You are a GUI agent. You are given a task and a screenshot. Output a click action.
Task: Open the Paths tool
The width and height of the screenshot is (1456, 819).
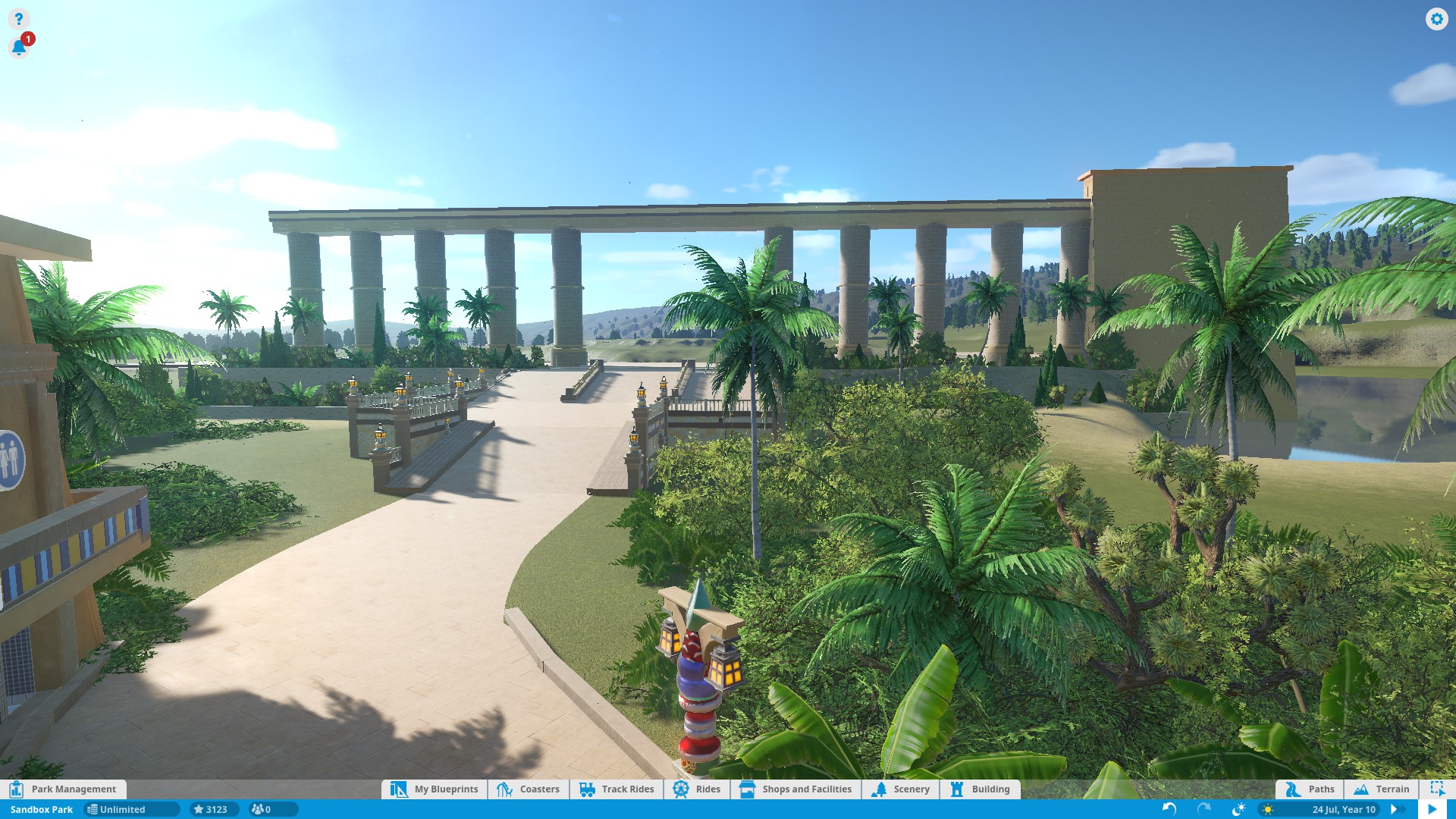pos(1310,789)
